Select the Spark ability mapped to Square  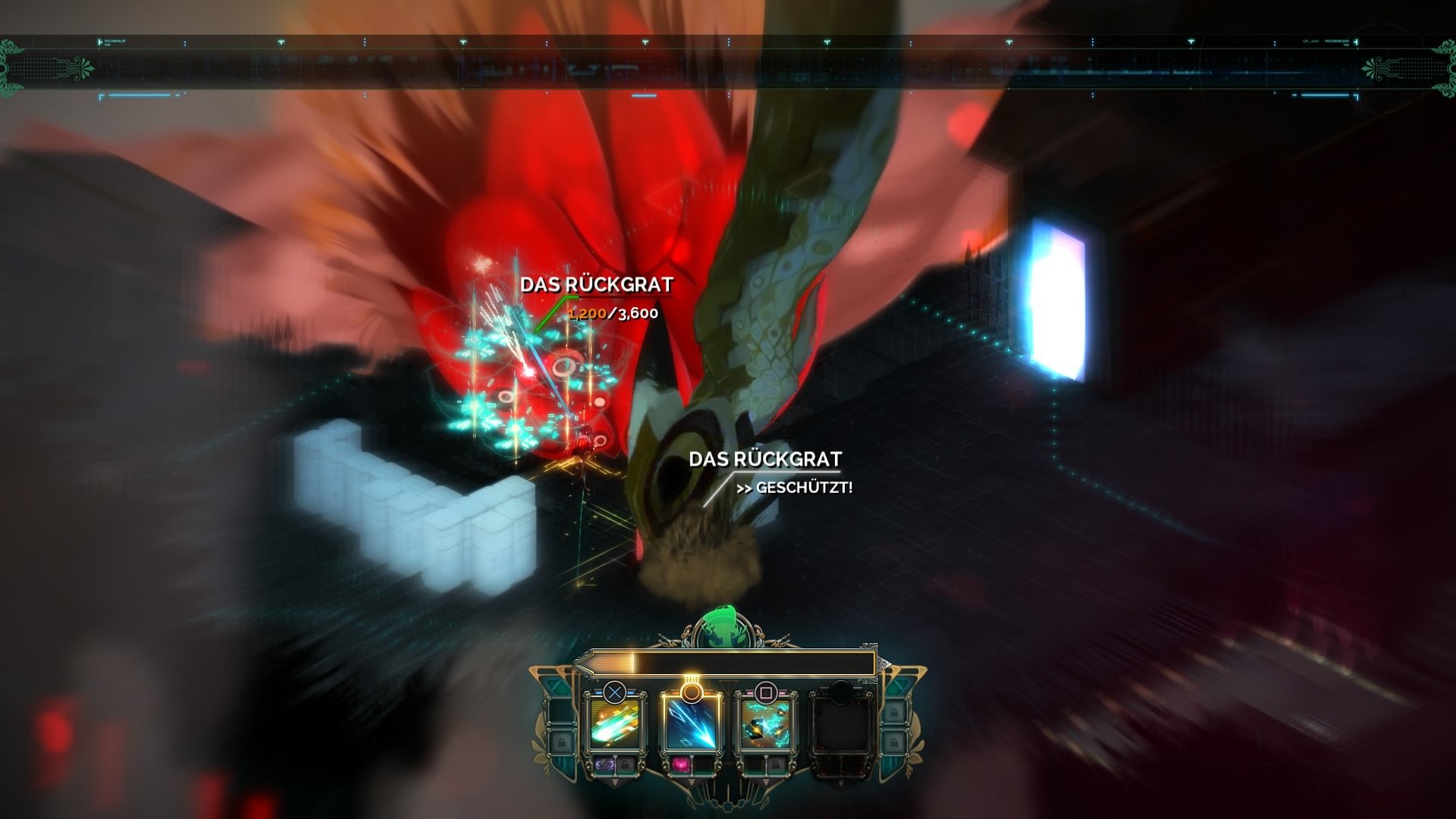pos(765,725)
